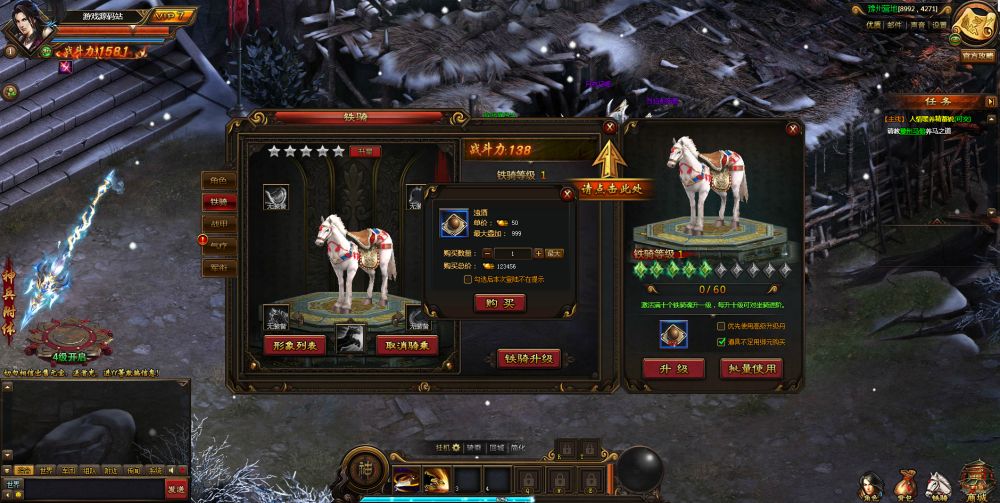Open the 官方攻略 official guide
The image size is (1000, 503).
coord(975,56)
